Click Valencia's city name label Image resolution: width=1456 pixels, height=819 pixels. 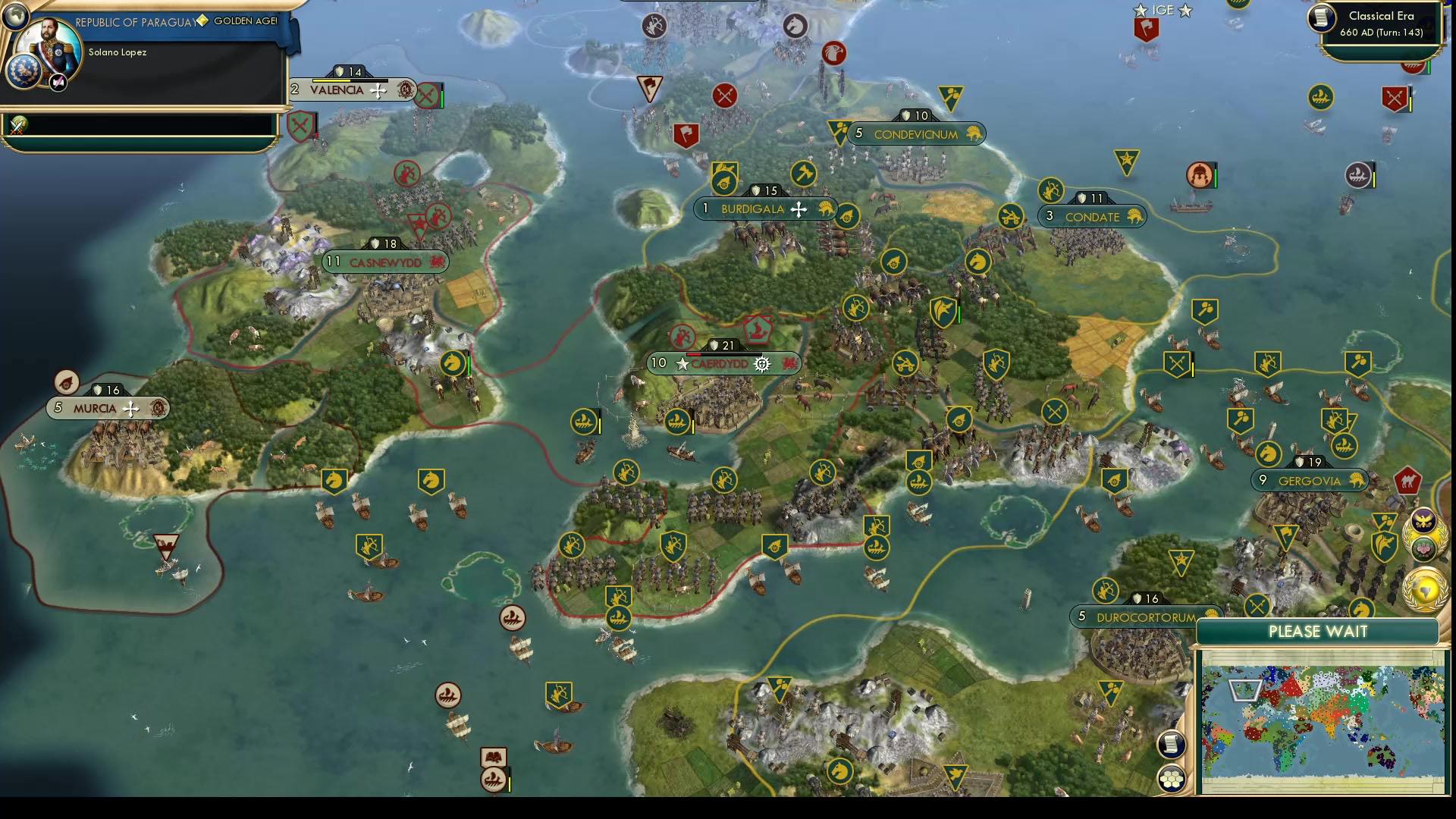pyautogui.click(x=336, y=89)
